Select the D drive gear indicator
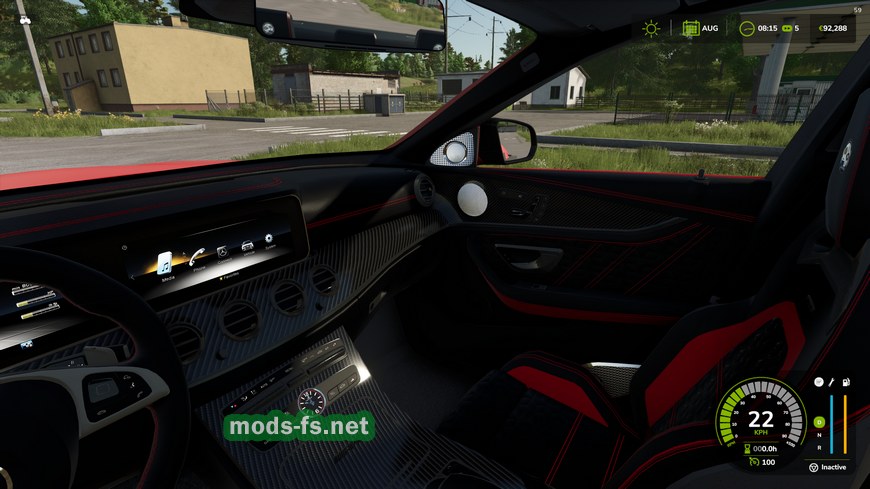 pyautogui.click(x=818, y=421)
